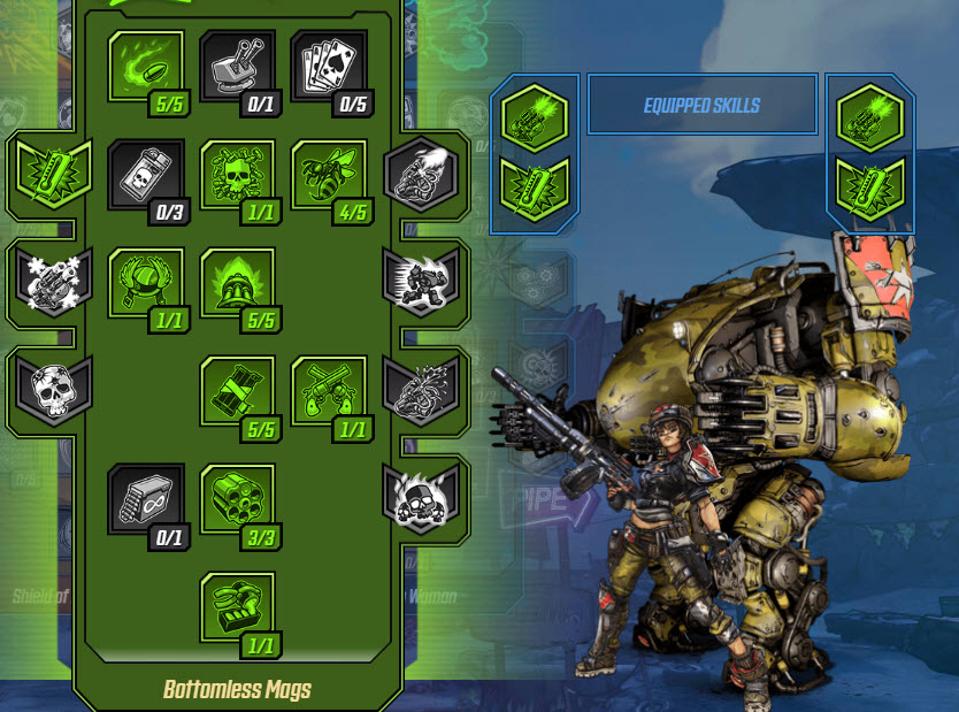
Task: Pick the revolver cylinder skill at 3/3
Action: [237, 499]
